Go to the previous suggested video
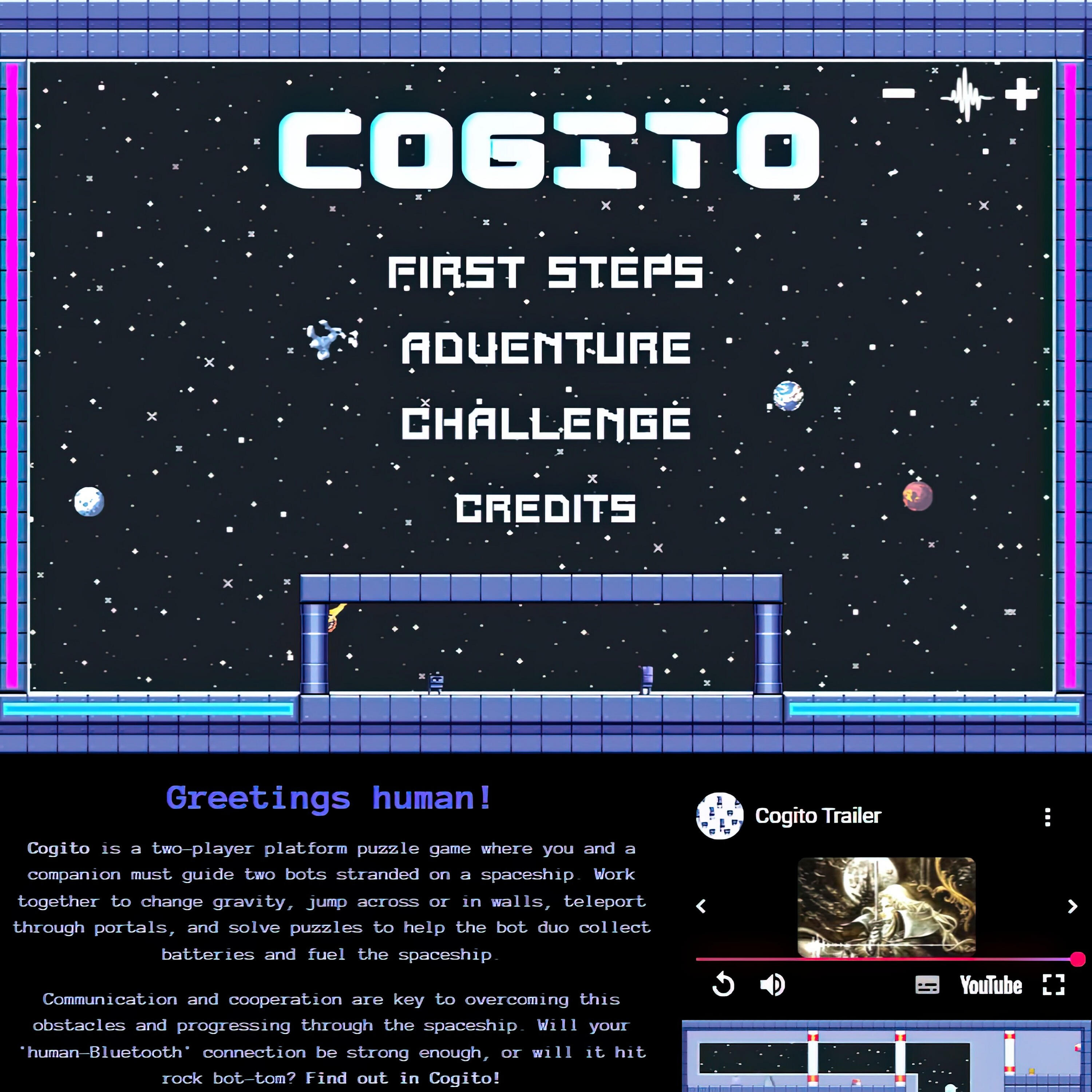Screen dimensions: 1092x1092 701,907
